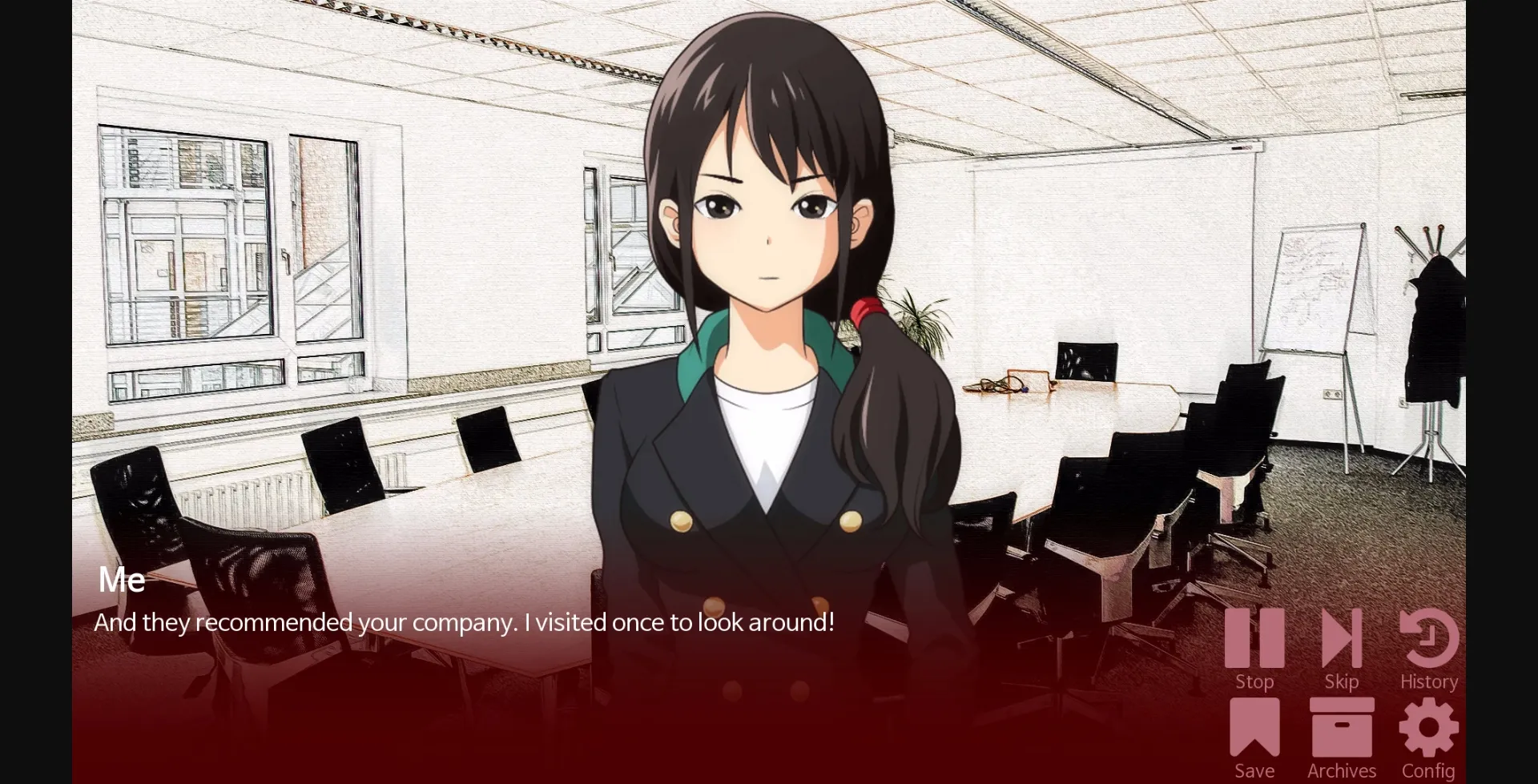The width and height of the screenshot is (1538, 784).
Task: Click the "Save" text label
Action: tap(1255, 769)
